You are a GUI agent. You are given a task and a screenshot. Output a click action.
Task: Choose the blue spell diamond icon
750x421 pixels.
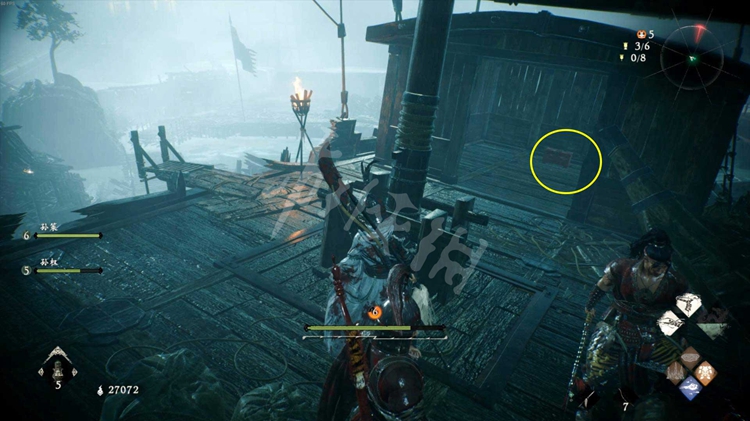pyautogui.click(x=689, y=388)
